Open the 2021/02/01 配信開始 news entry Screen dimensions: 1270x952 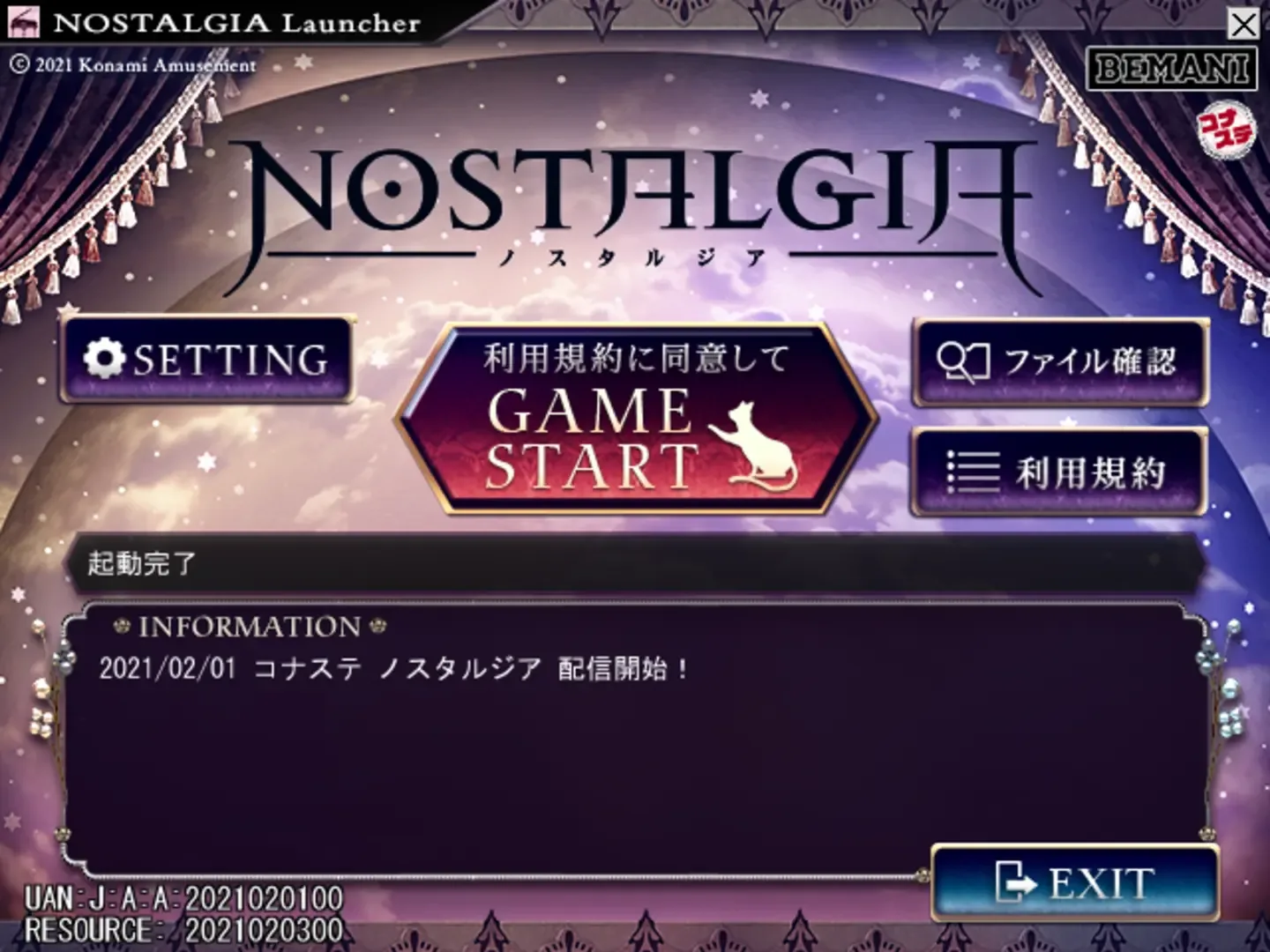coord(393,670)
